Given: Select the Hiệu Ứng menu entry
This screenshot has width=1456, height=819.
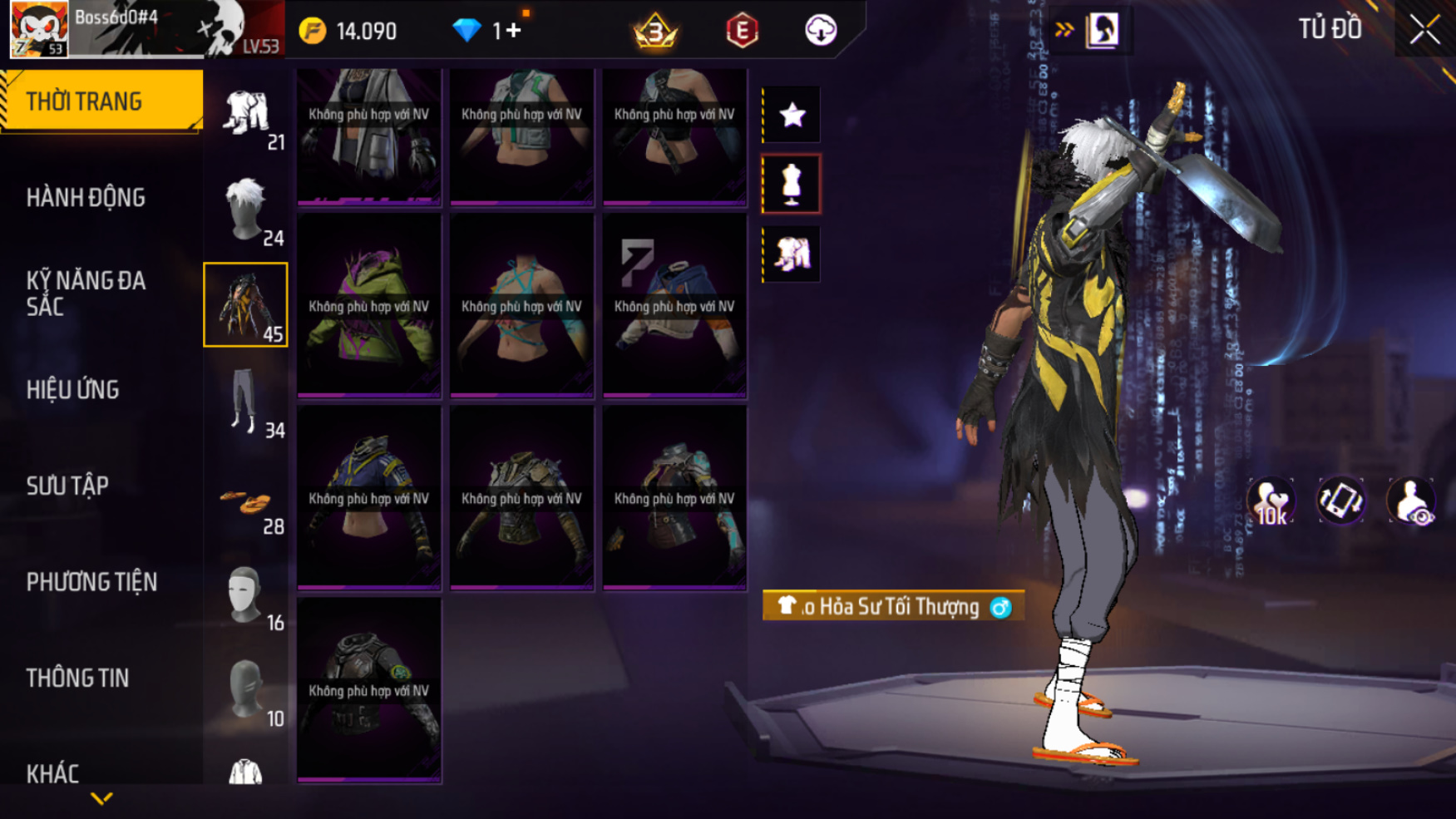Looking at the screenshot, I should click(x=73, y=390).
